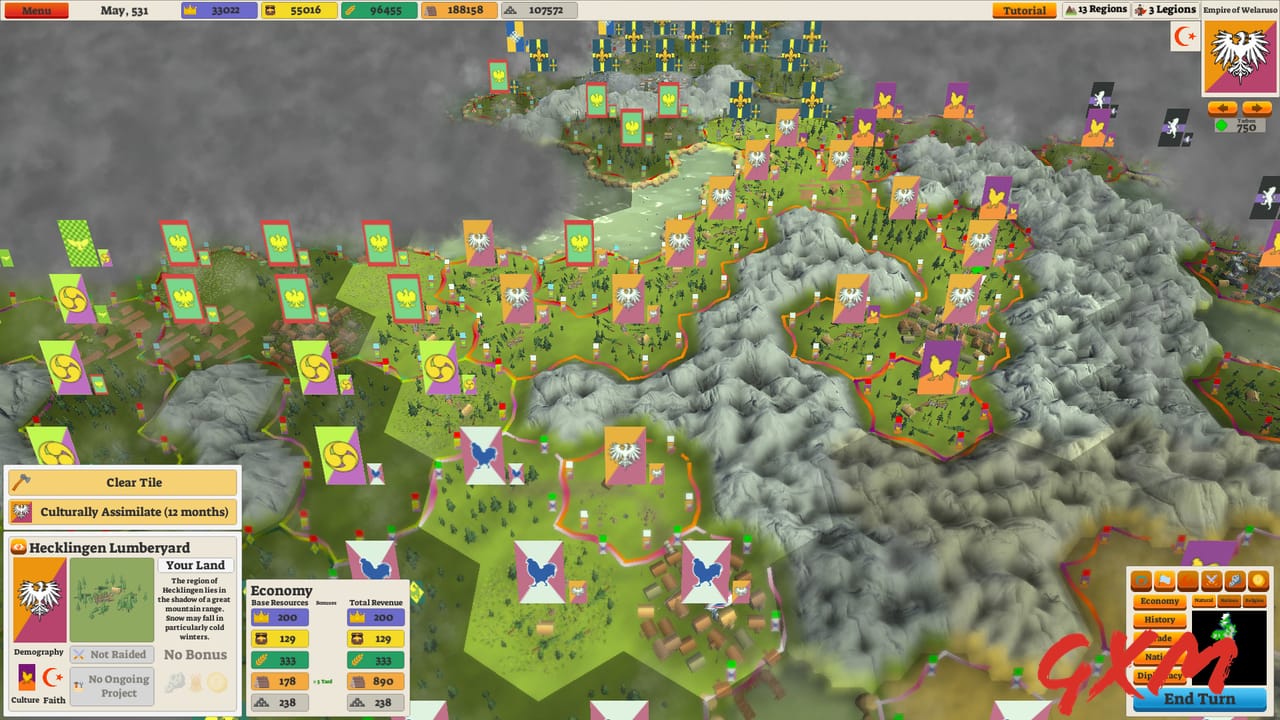
Task: Open the Trade panel
Action: coord(1162,638)
